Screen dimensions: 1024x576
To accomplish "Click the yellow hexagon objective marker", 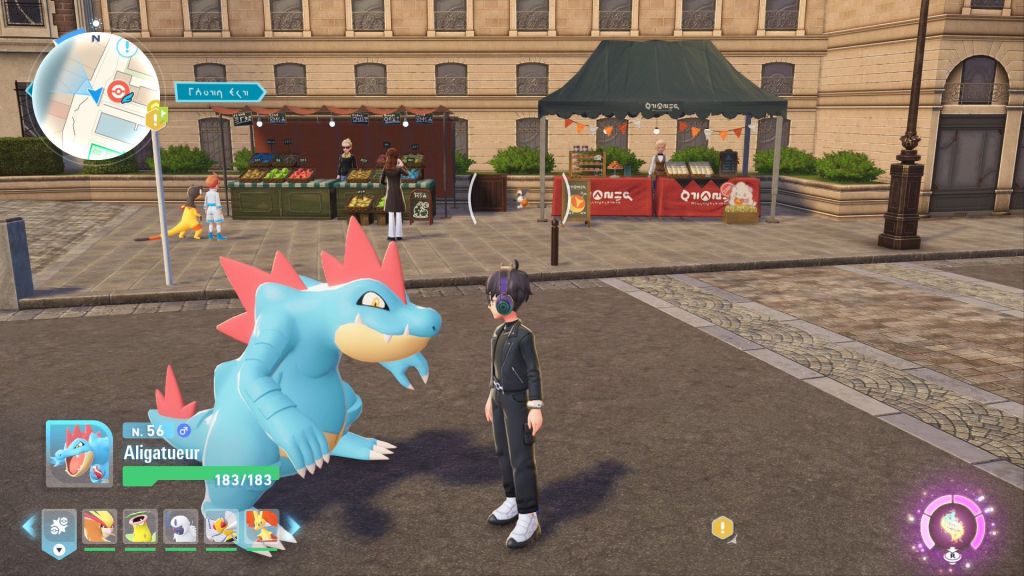I will 721,527.
